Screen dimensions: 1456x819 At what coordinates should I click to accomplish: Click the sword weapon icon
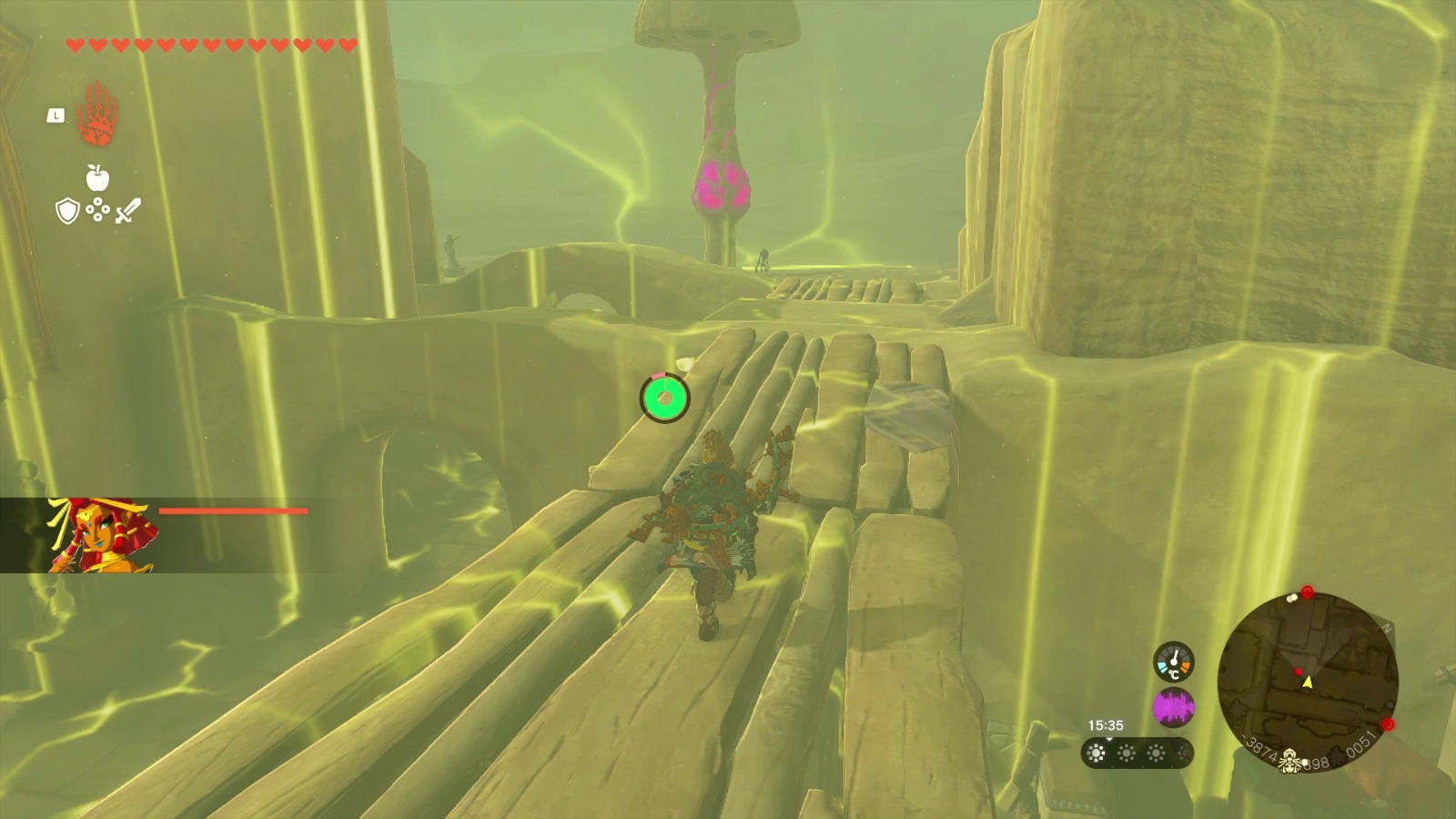(128, 210)
